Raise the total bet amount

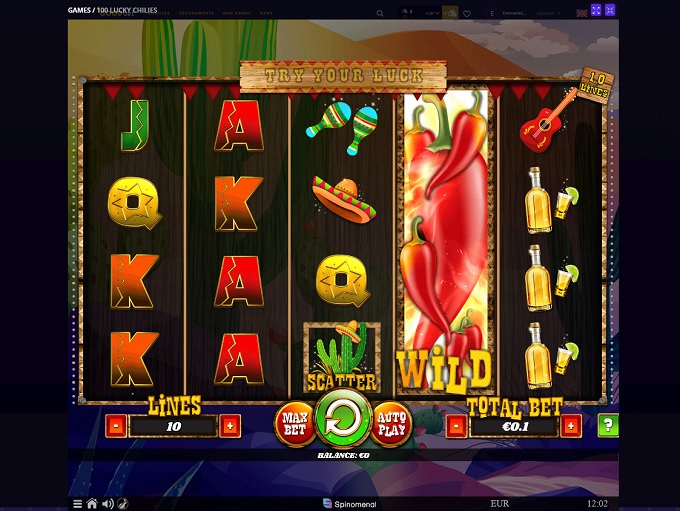point(570,426)
